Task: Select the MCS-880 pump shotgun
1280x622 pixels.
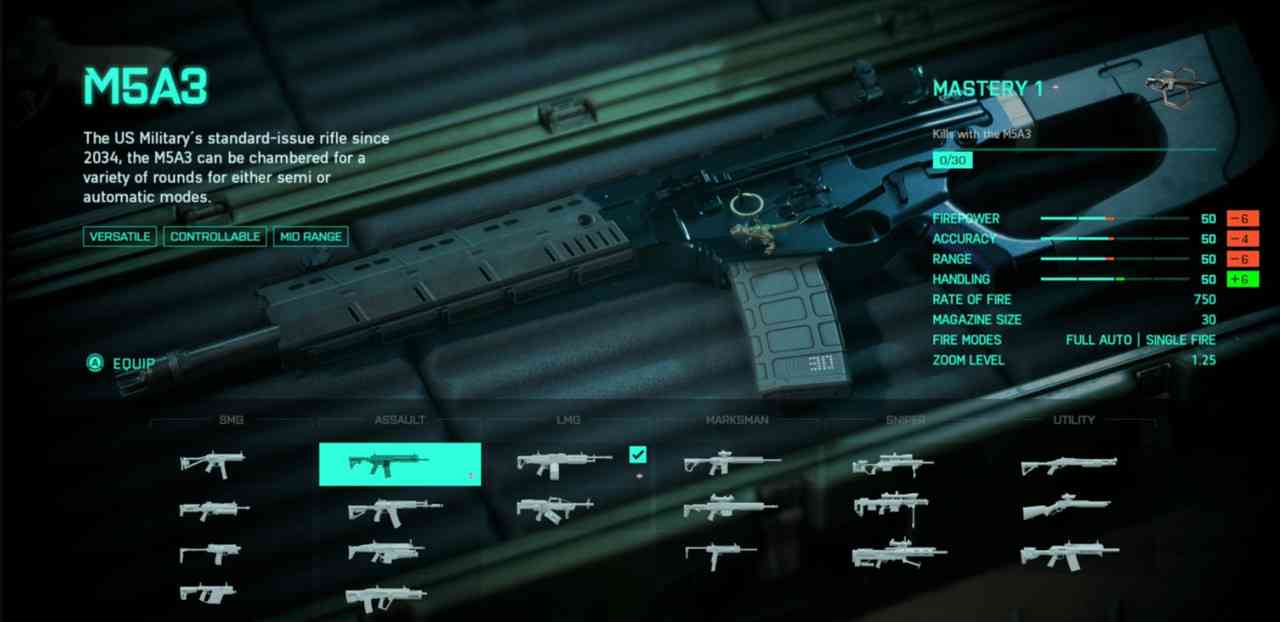Action: point(1068,465)
